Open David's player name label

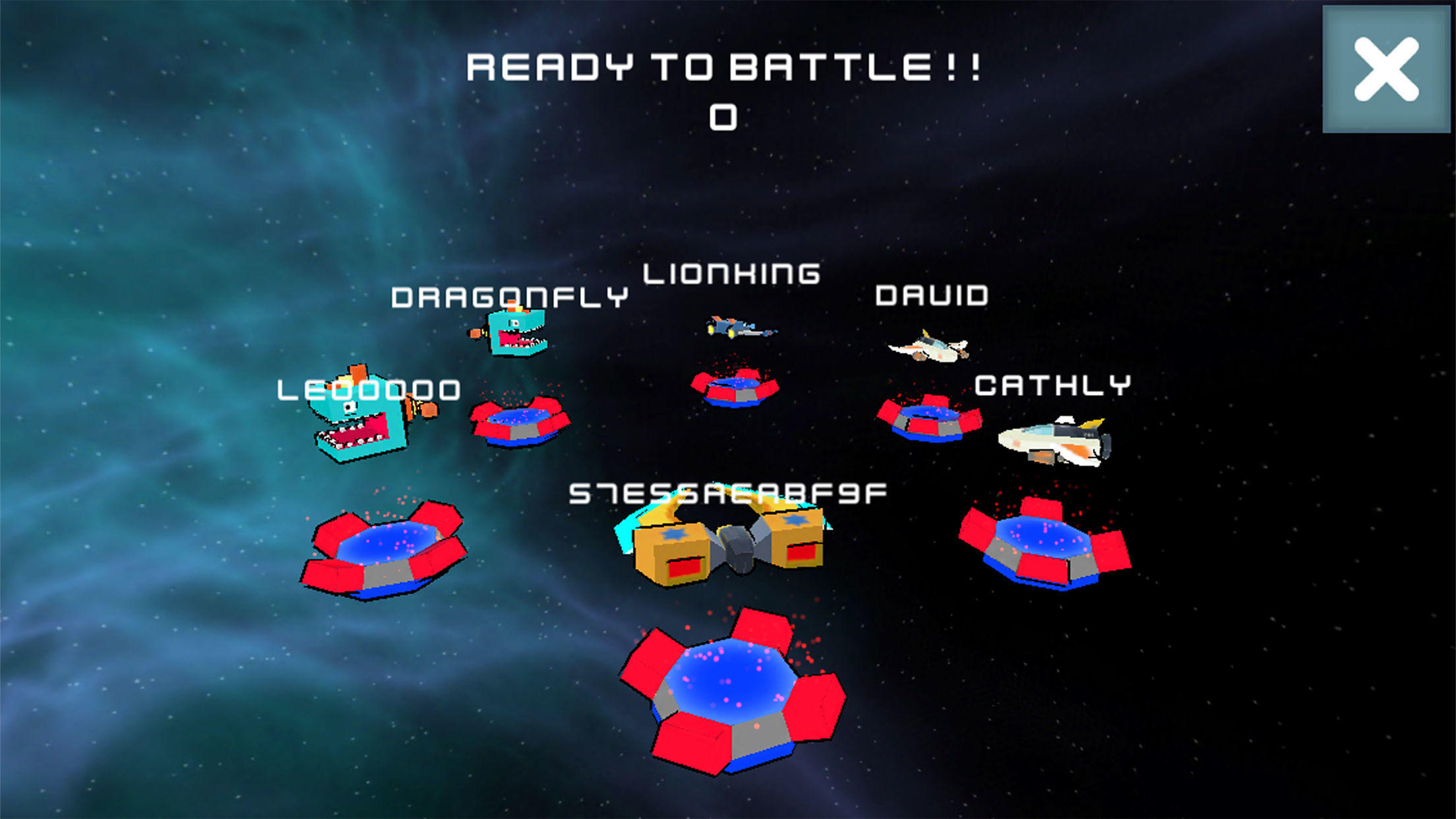click(931, 297)
